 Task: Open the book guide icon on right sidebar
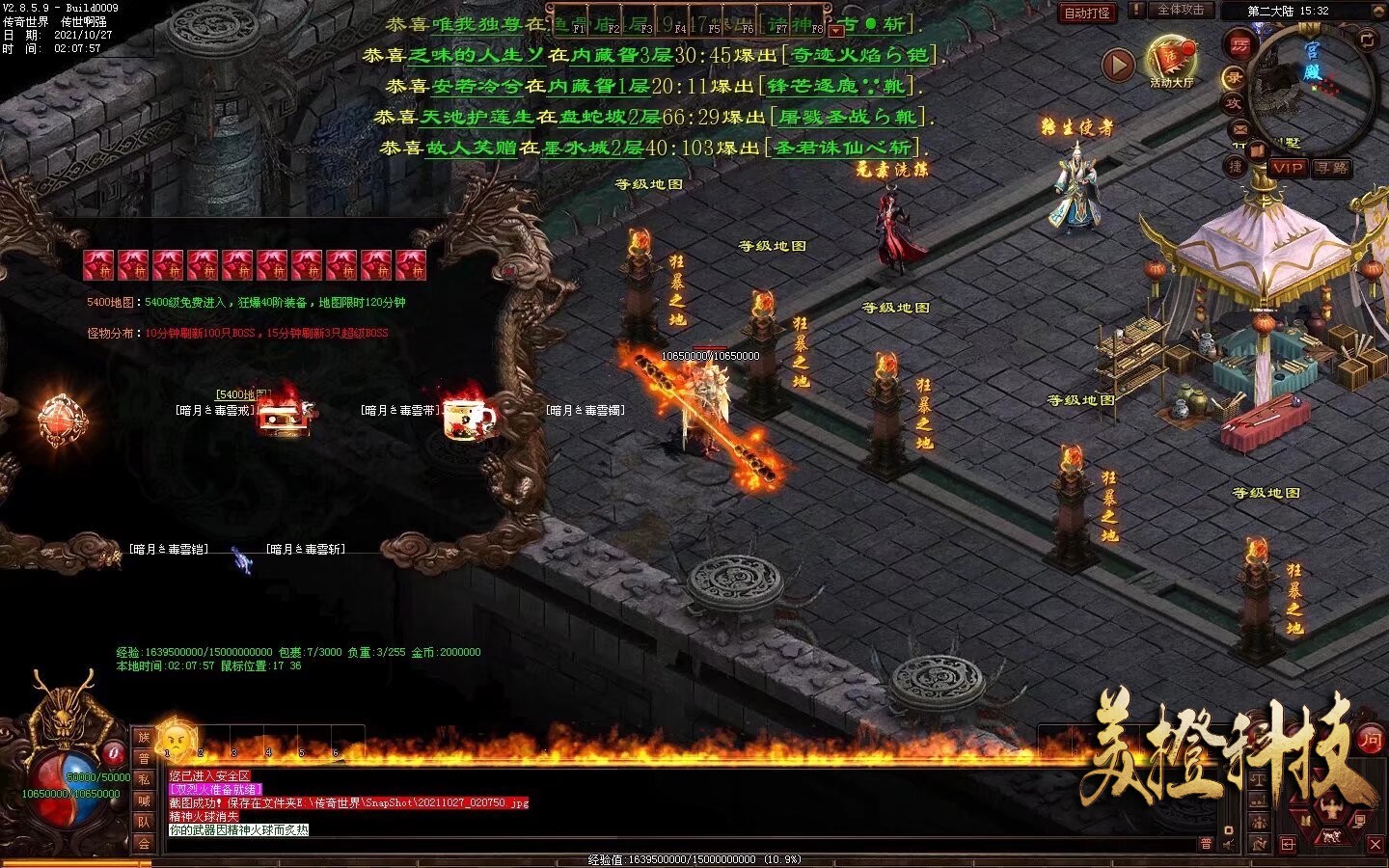click(x=1257, y=150)
